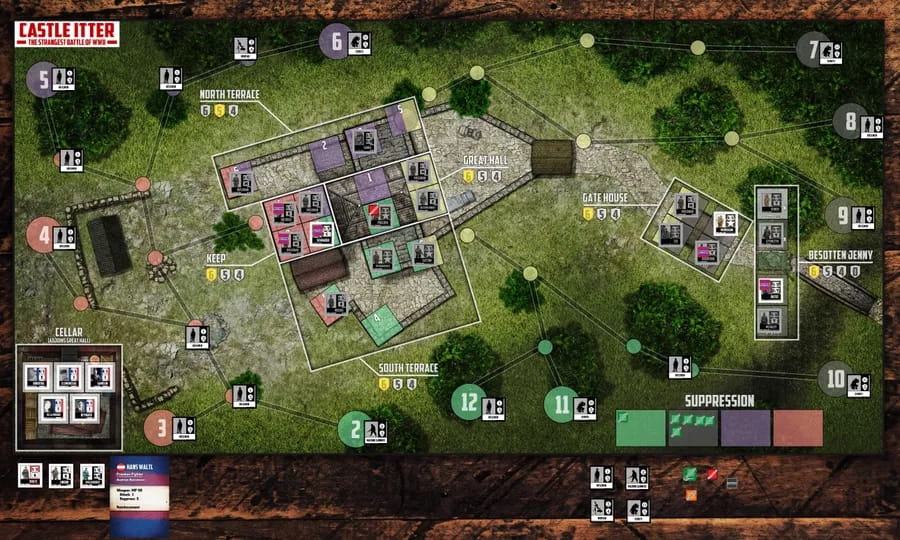Select the small gray token below the board
The height and width of the screenshot is (540, 900).
[x=732, y=483]
